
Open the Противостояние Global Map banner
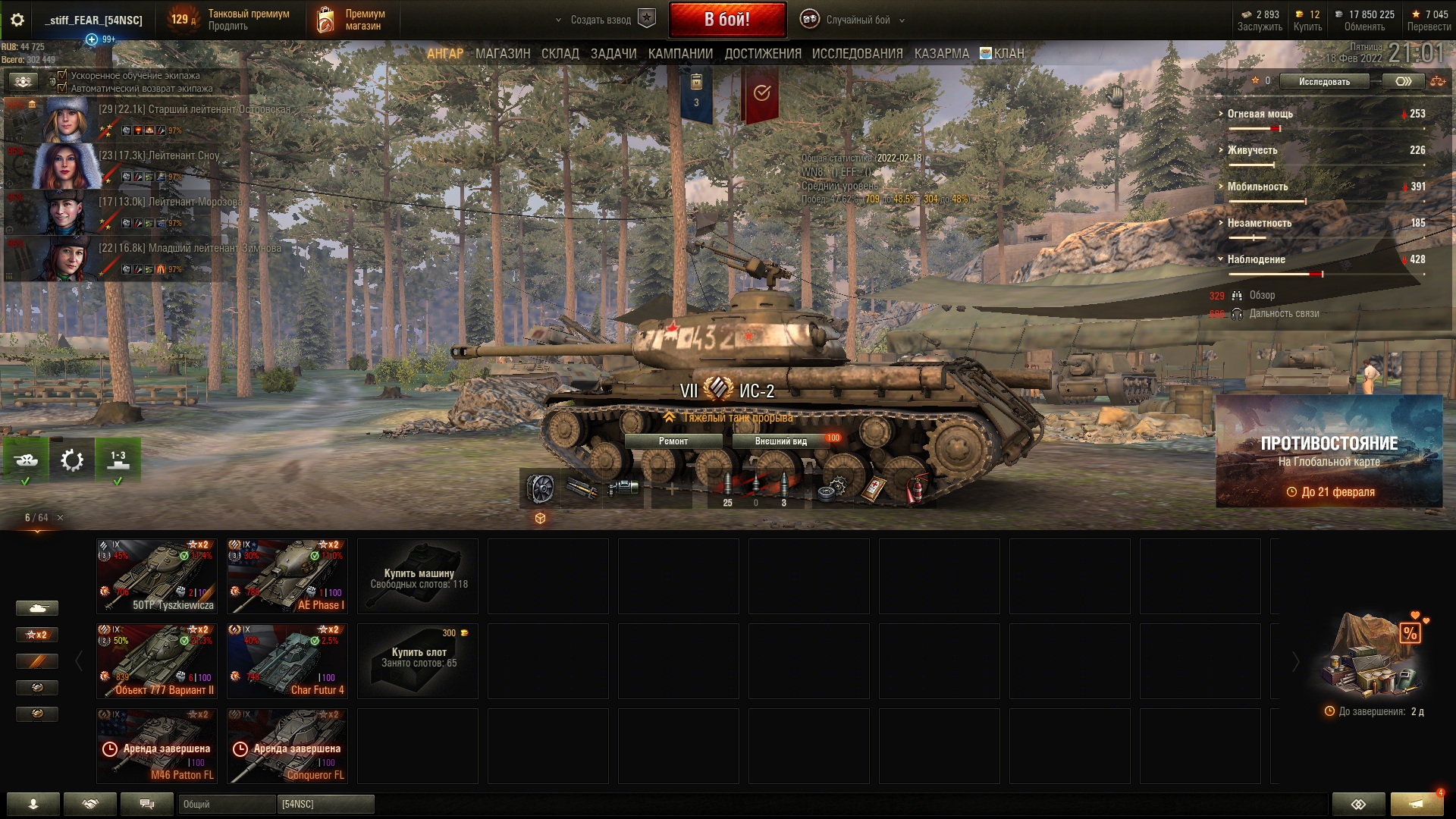[x=1329, y=451]
